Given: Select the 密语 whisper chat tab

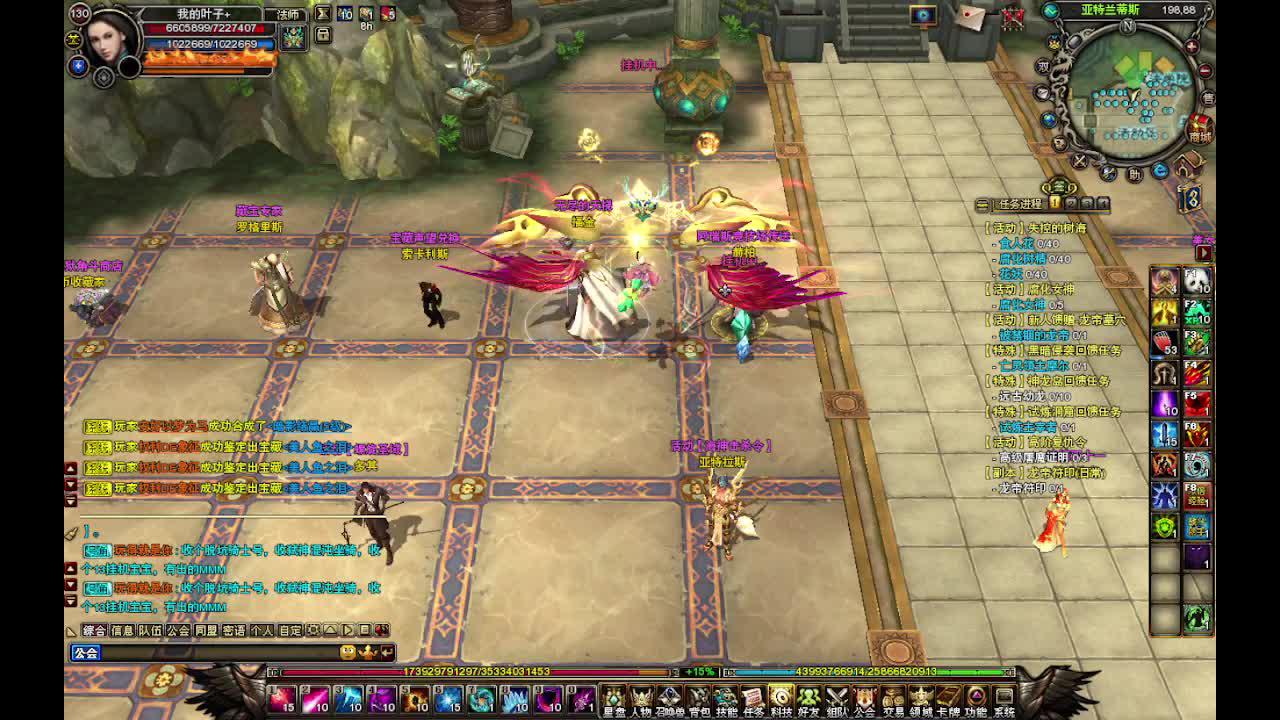Looking at the screenshot, I should point(234,631).
